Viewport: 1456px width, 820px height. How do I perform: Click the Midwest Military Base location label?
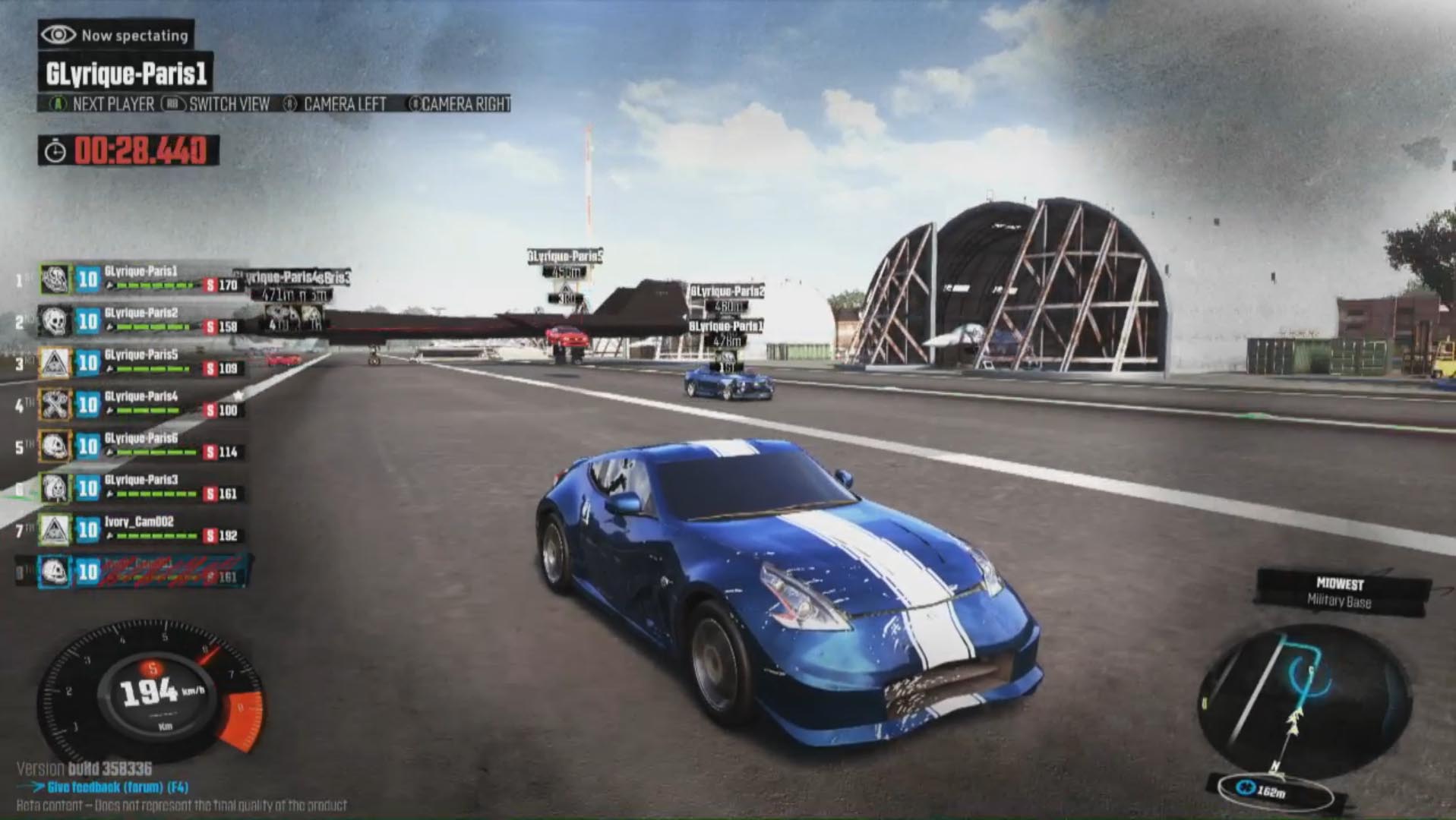[x=1340, y=593]
